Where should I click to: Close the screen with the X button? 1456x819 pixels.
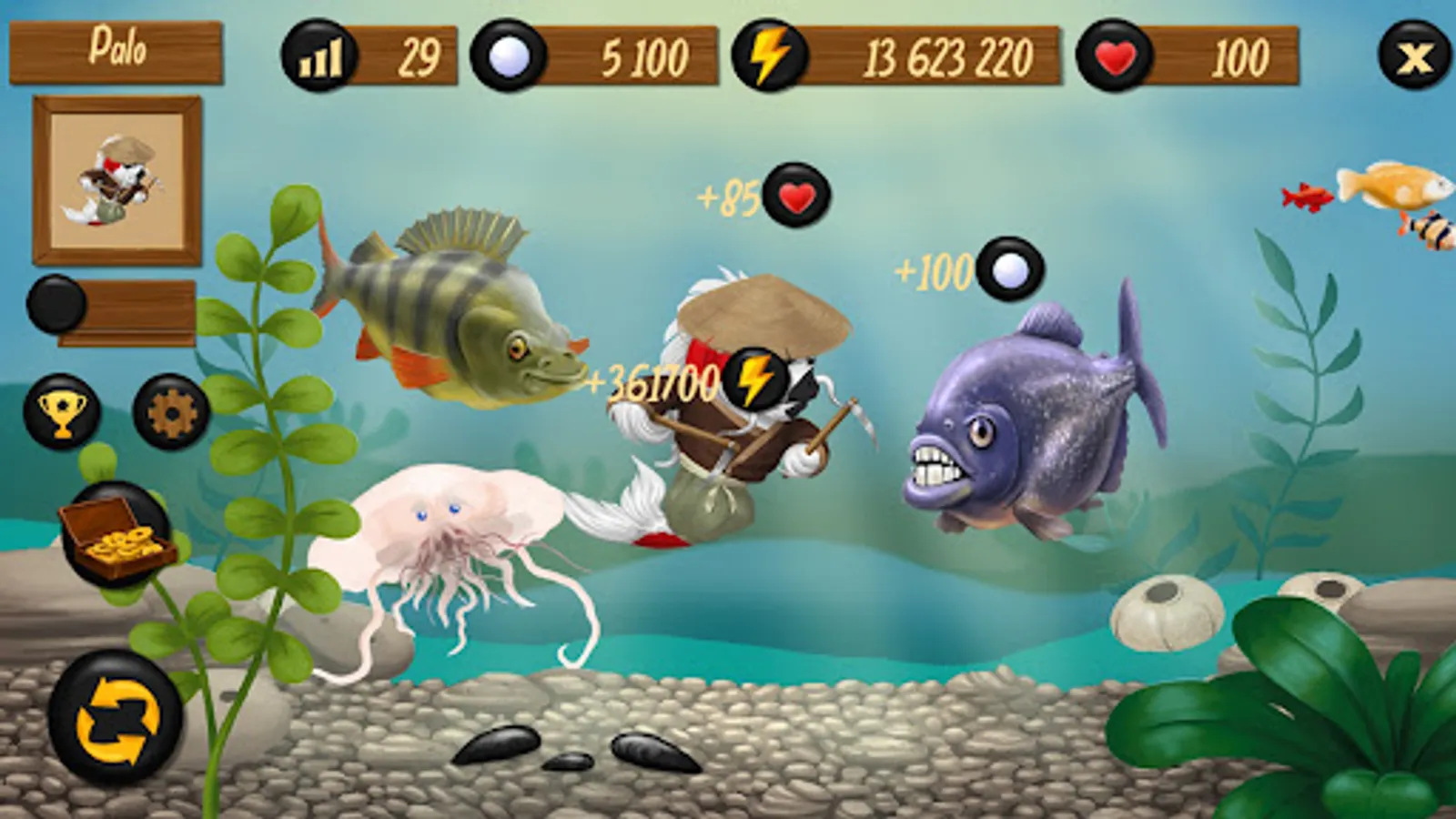1412,56
